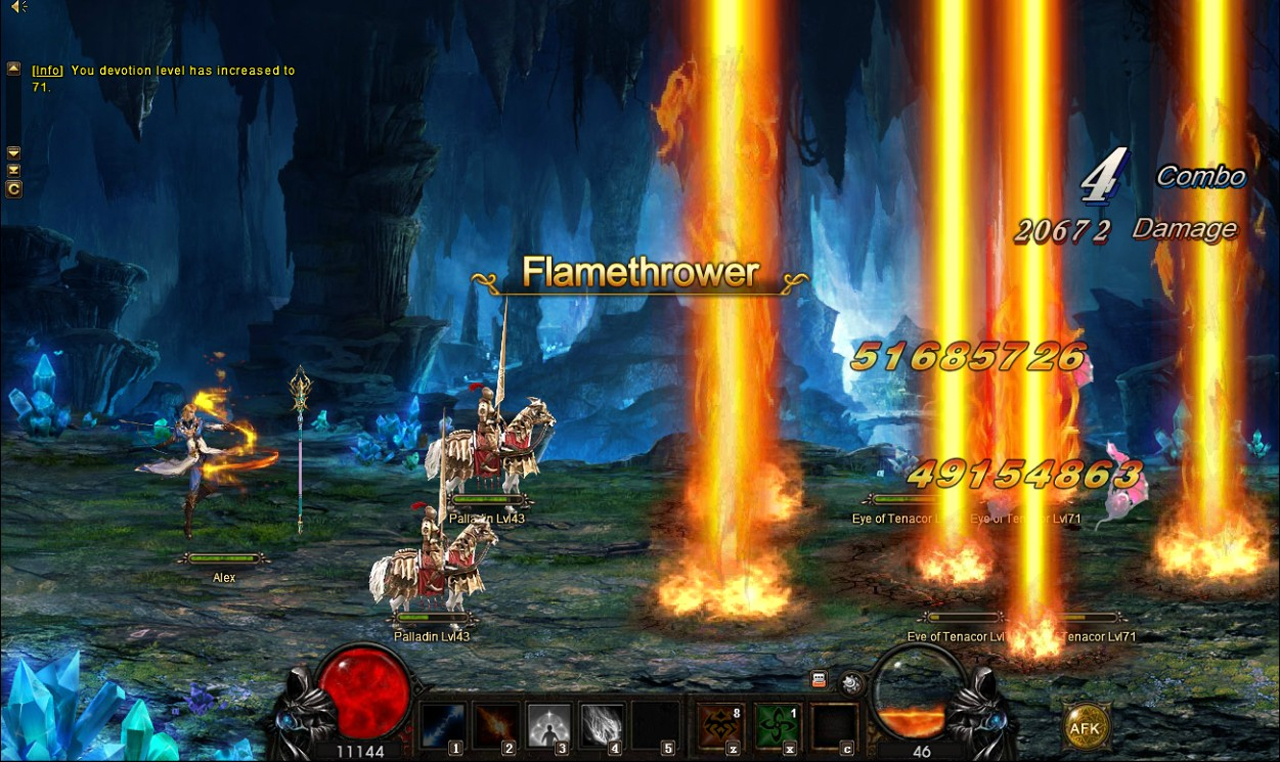Jump to the bottom of the chat log

point(14,170)
